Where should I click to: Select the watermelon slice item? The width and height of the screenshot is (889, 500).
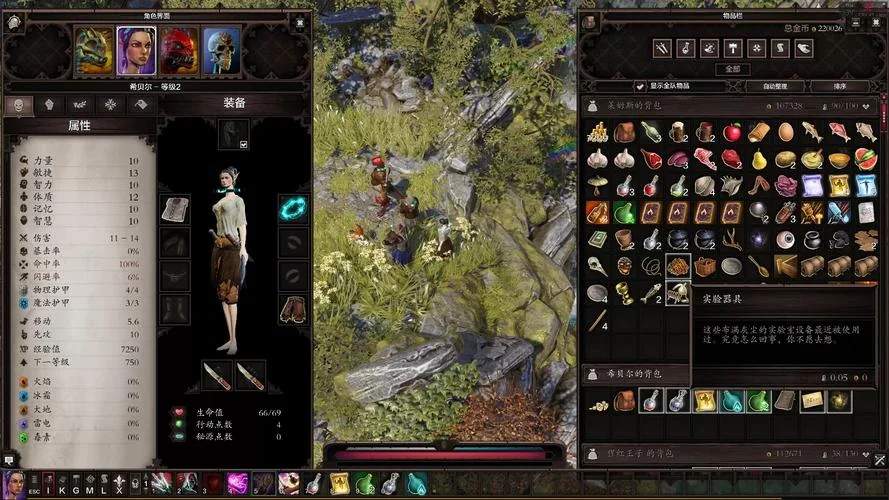point(866,158)
